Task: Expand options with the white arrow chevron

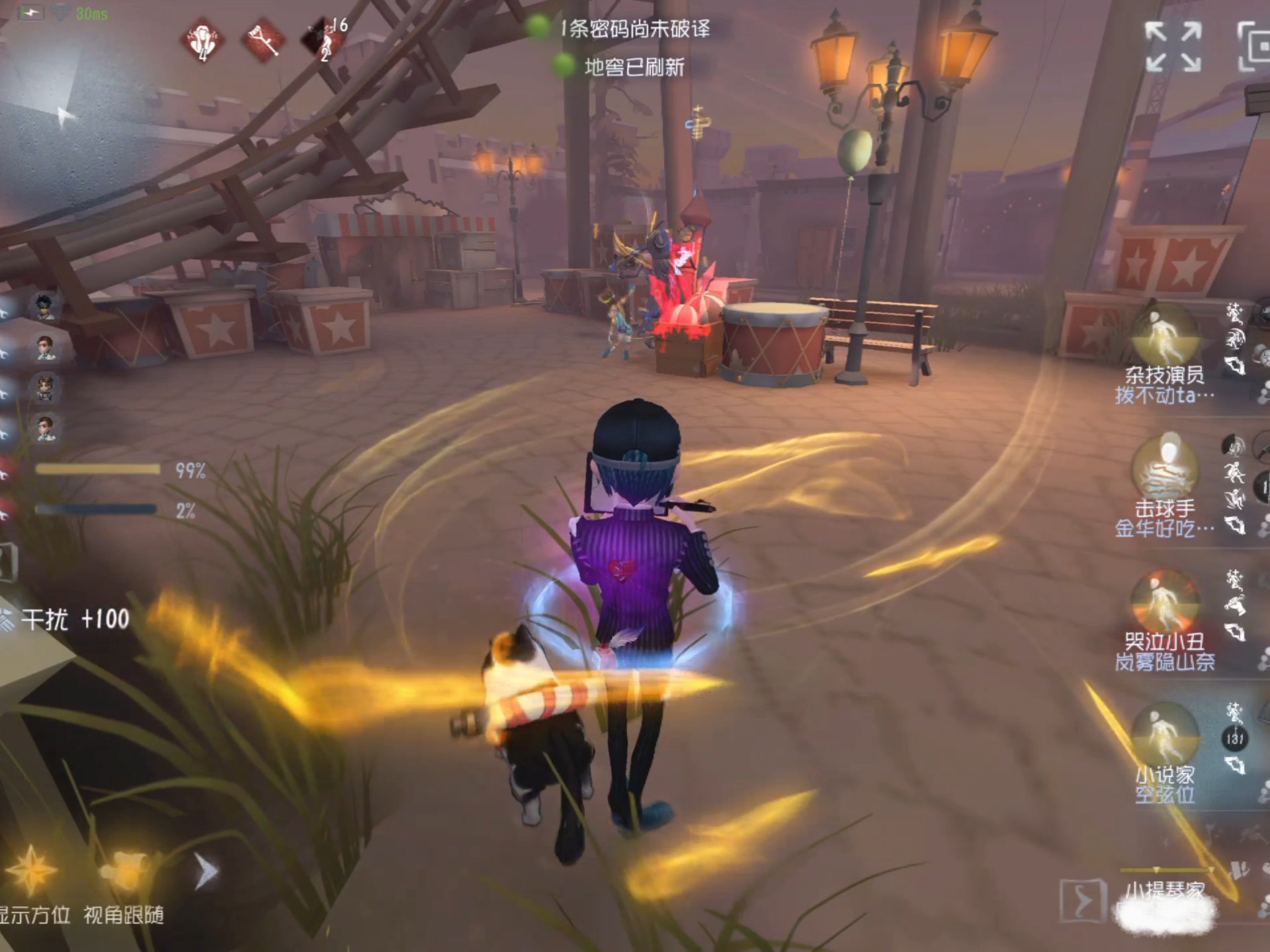Action: click(206, 871)
